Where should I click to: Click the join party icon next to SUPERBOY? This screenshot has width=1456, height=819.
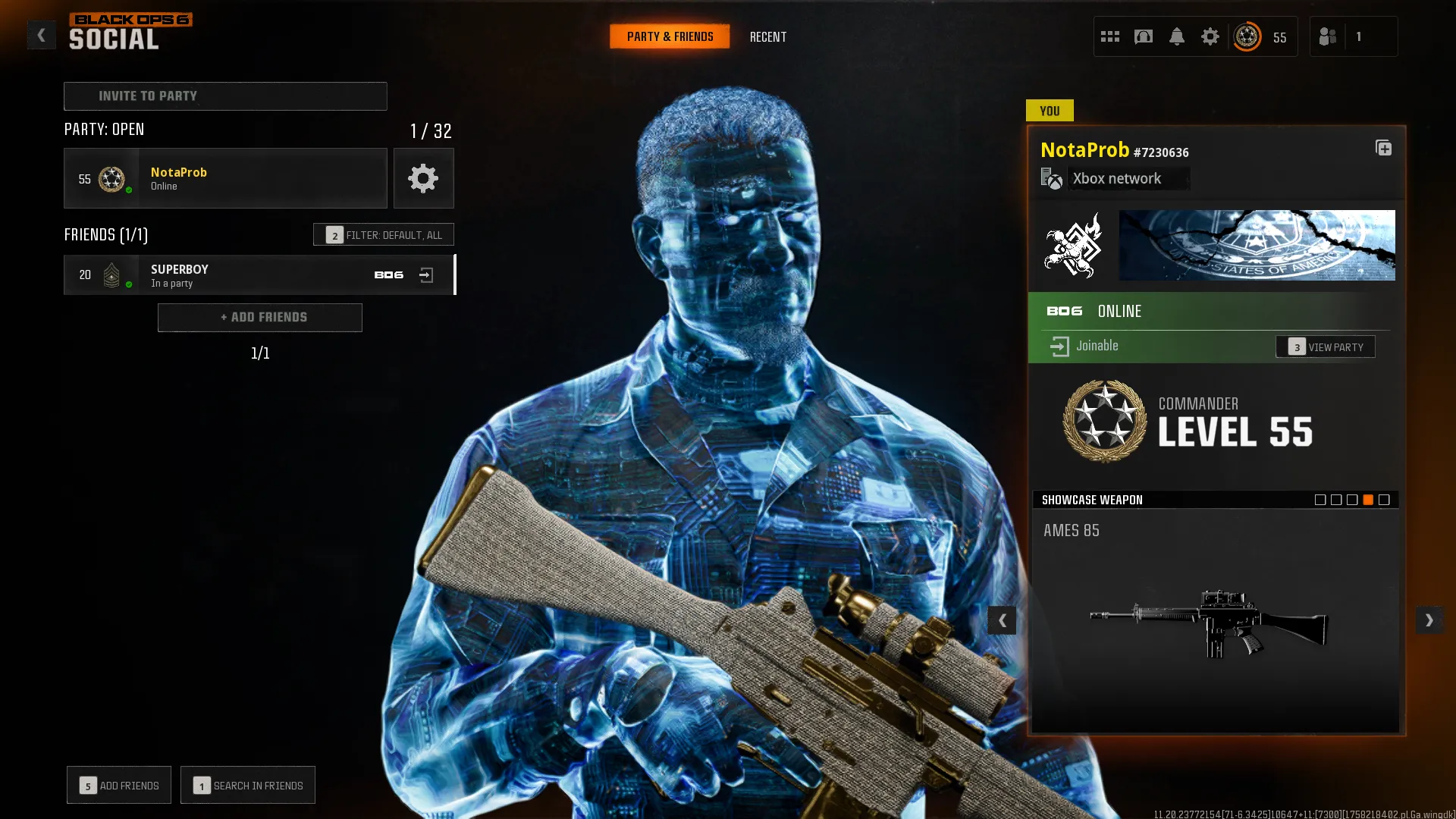[427, 275]
